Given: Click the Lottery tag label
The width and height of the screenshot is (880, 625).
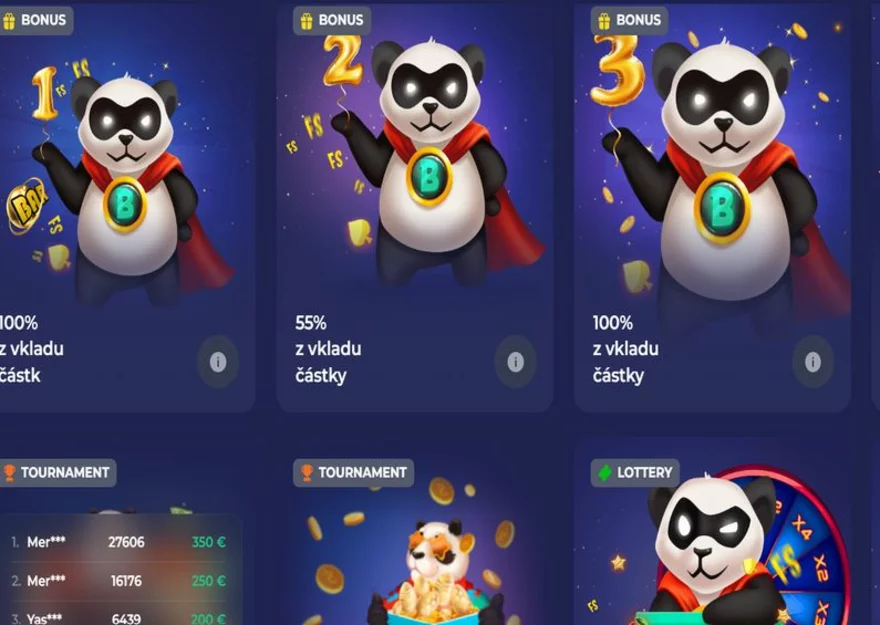Looking at the screenshot, I should (634, 472).
